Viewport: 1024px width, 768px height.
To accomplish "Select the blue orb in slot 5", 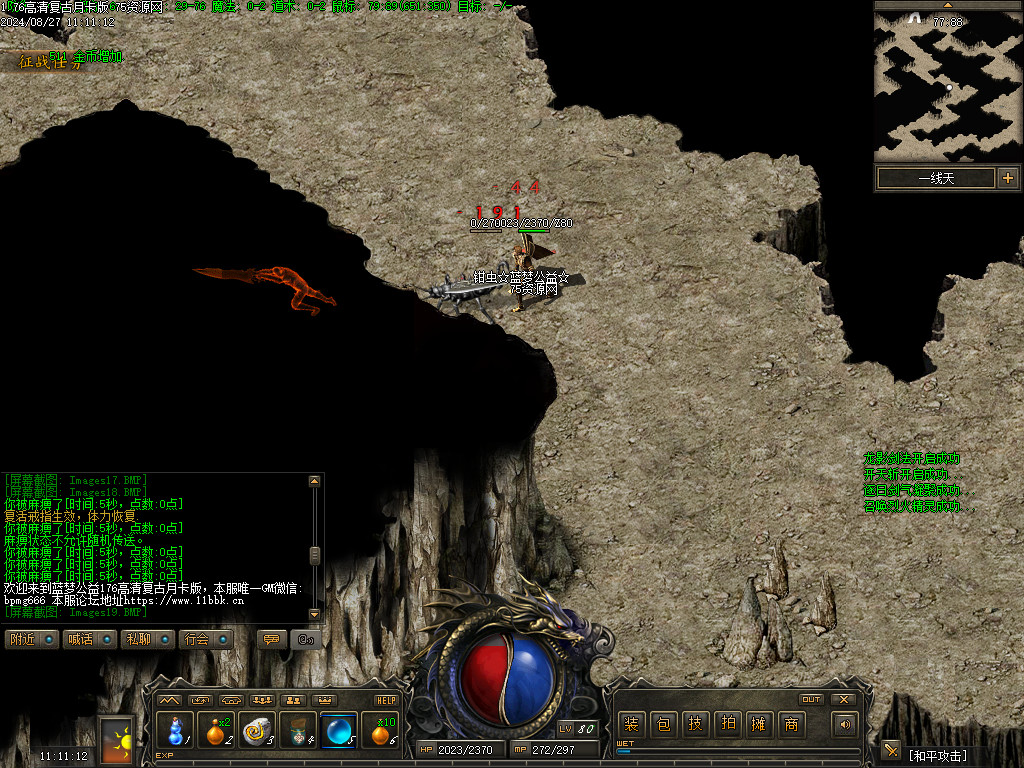I will pyautogui.click(x=339, y=731).
